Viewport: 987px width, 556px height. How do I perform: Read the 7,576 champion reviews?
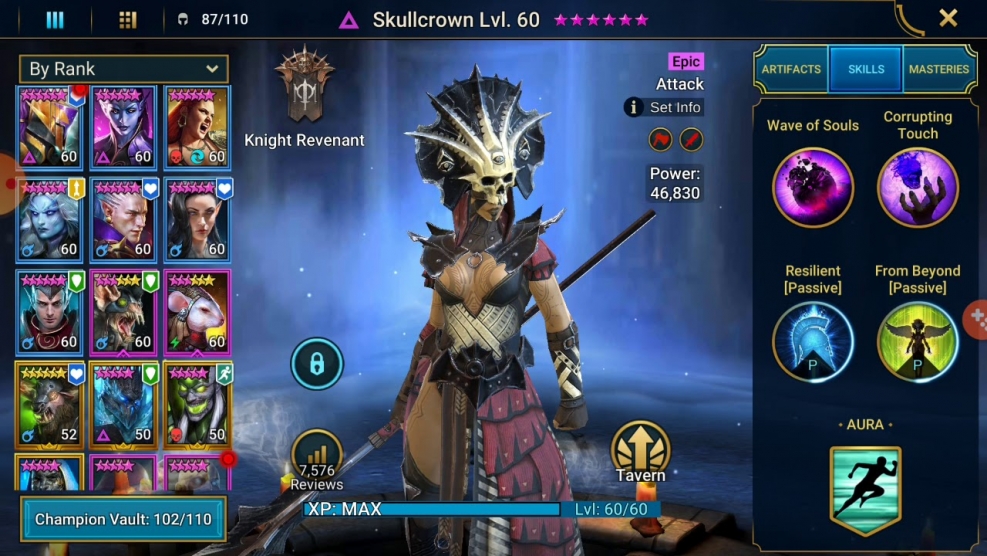click(x=317, y=459)
